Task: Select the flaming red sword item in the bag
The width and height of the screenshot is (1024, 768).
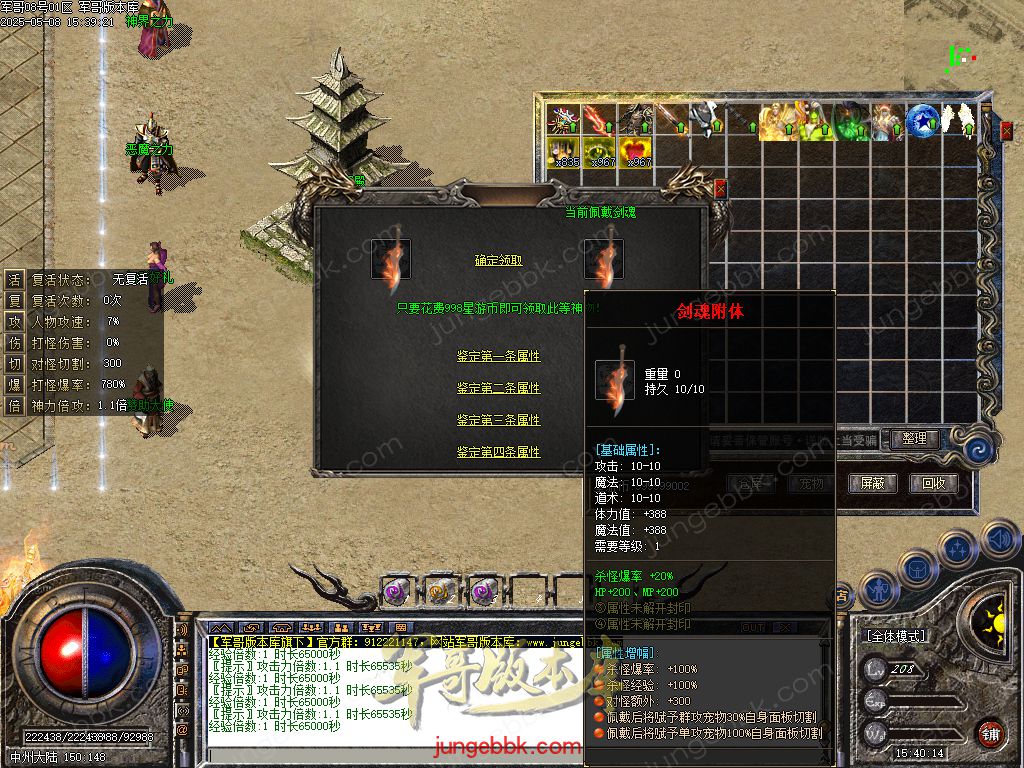Action: click(x=600, y=120)
